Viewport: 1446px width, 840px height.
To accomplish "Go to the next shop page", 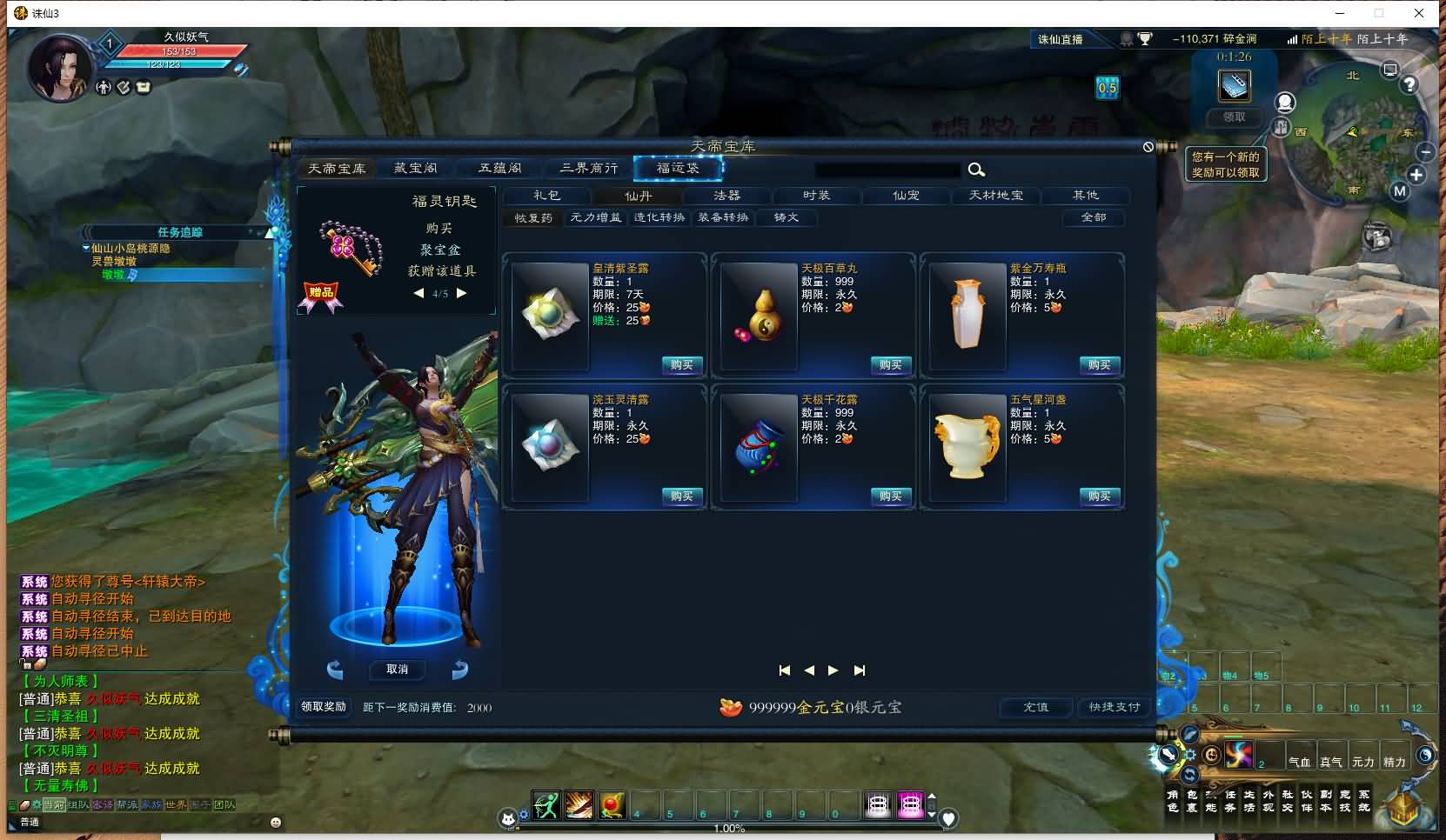I will (833, 670).
